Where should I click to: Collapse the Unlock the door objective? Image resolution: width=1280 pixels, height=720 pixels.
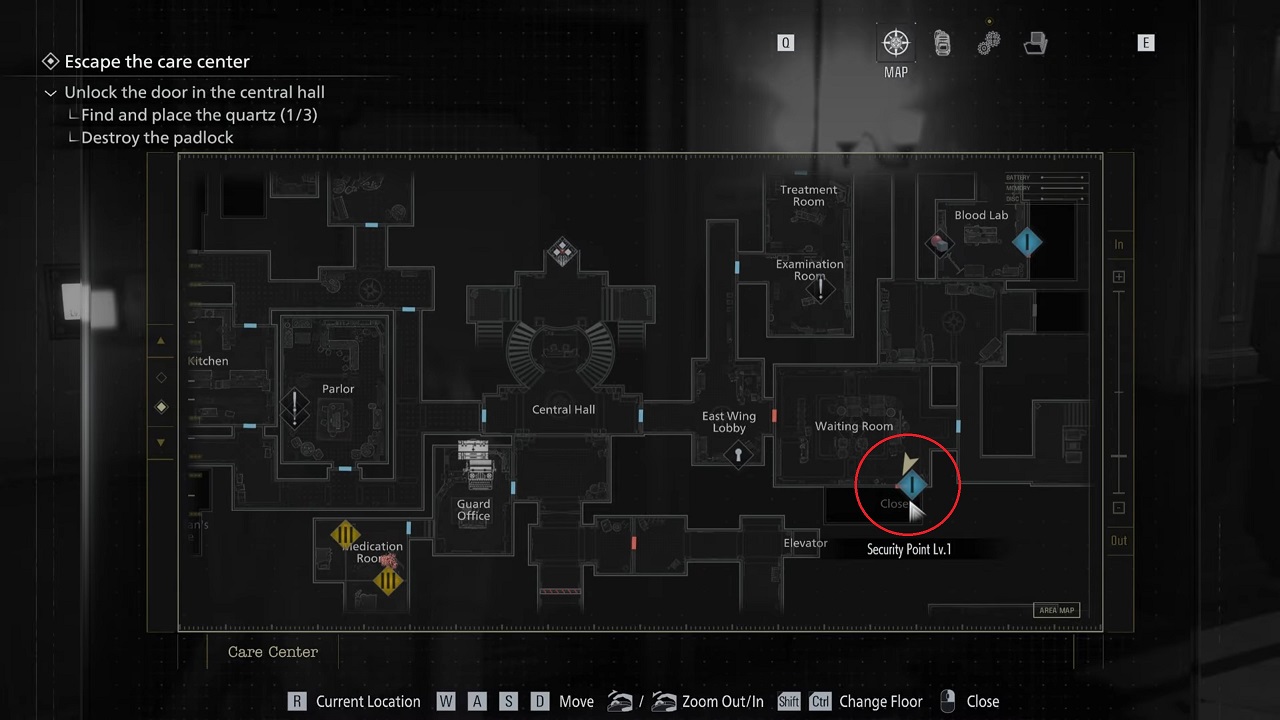(50, 92)
